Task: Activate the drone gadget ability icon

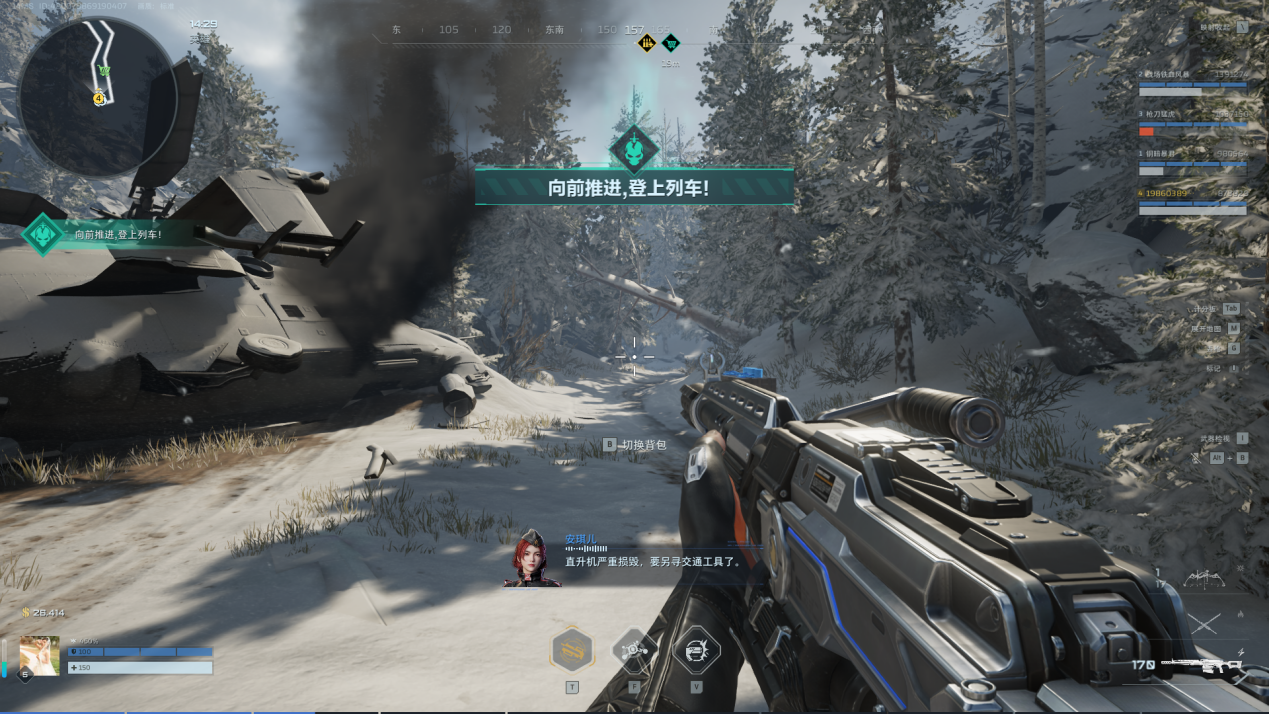Action: (x=634, y=651)
